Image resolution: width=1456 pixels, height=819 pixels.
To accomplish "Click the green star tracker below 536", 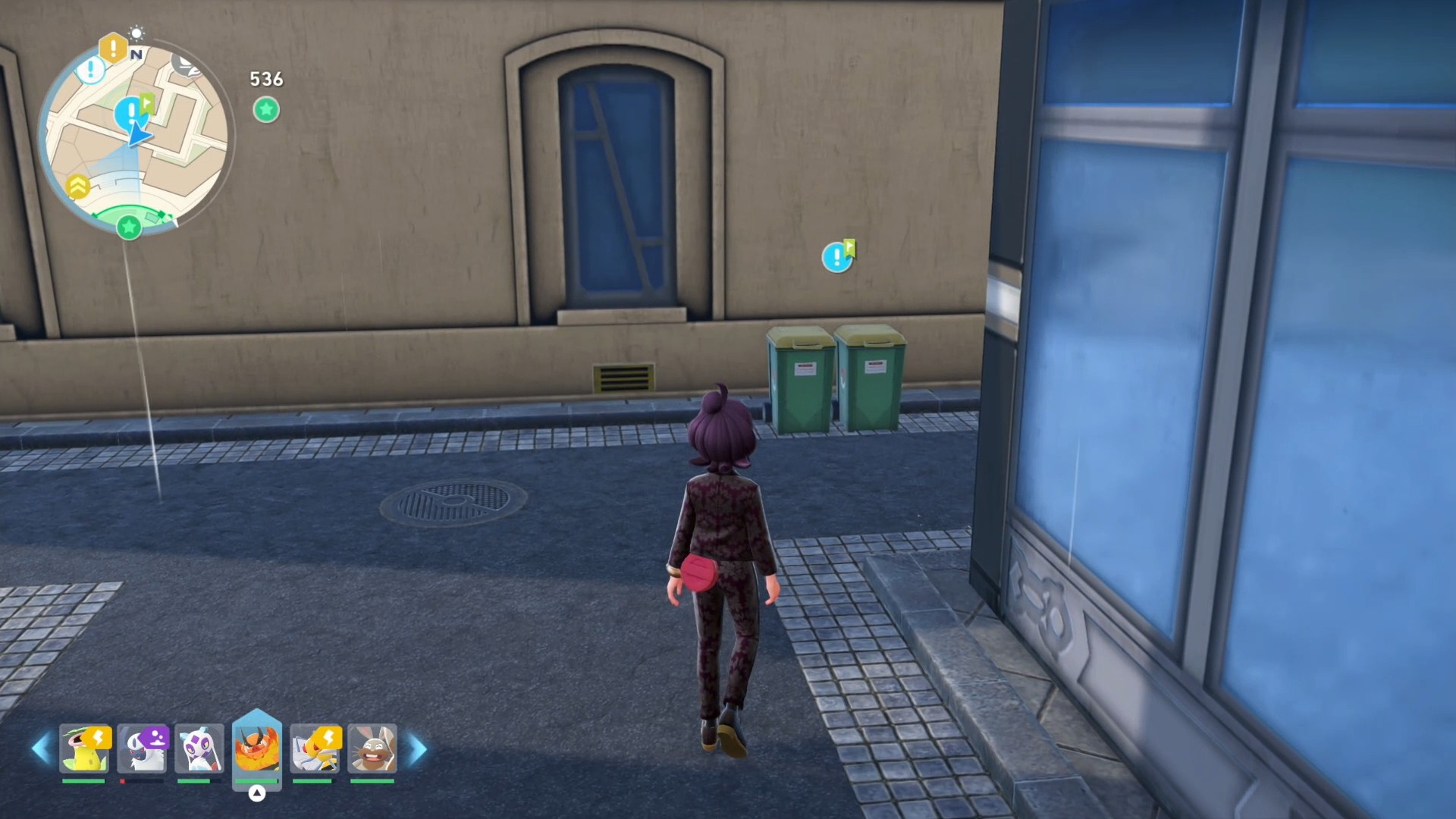I will click(266, 110).
